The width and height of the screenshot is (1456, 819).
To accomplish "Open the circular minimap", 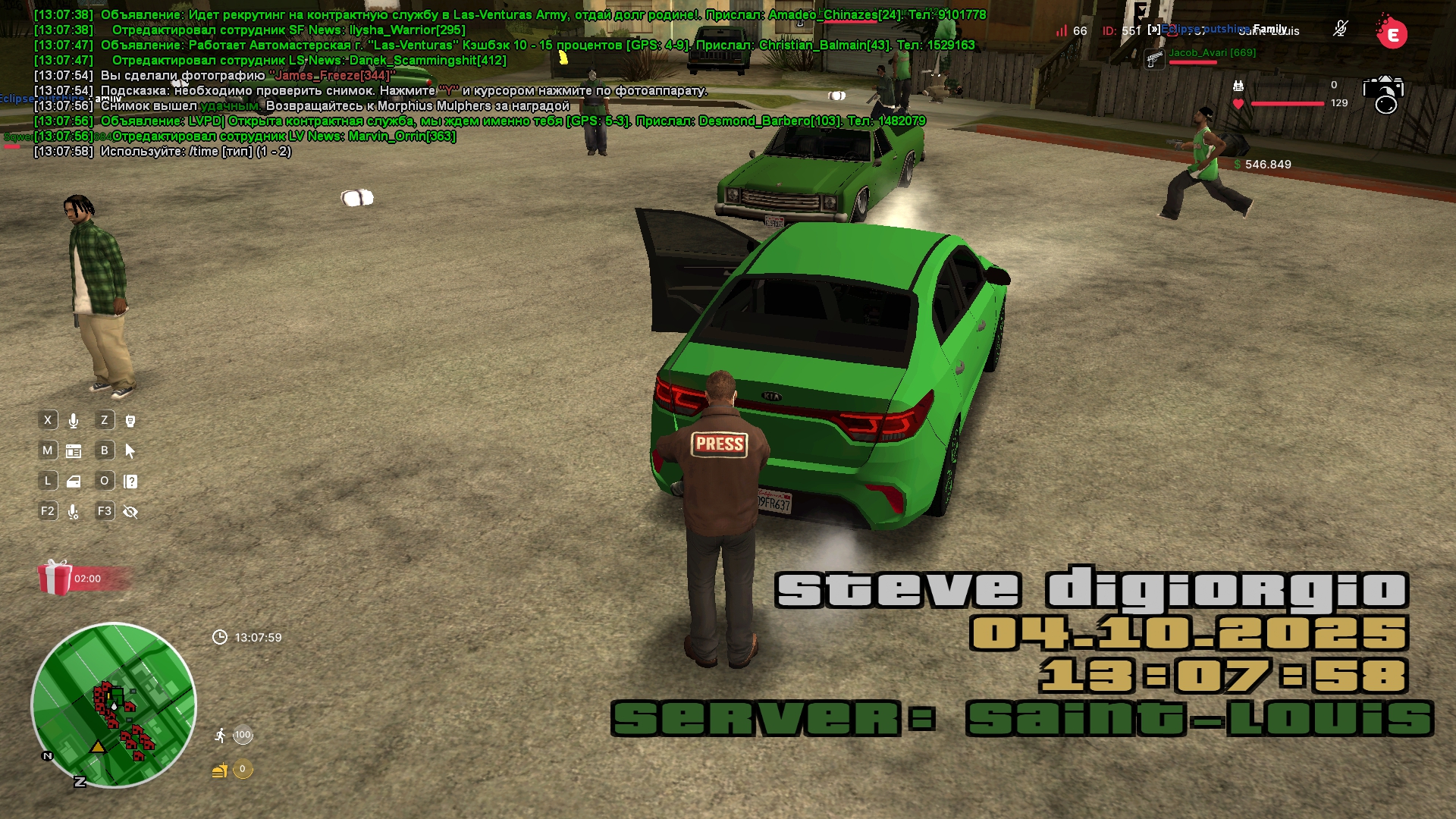I will (114, 705).
